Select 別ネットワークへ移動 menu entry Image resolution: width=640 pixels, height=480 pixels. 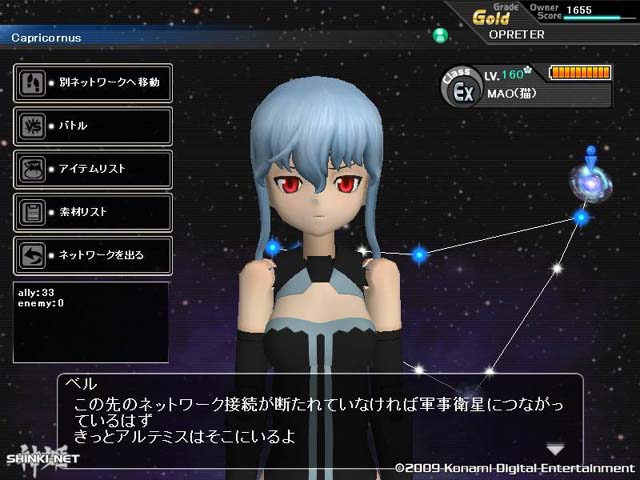tap(91, 82)
